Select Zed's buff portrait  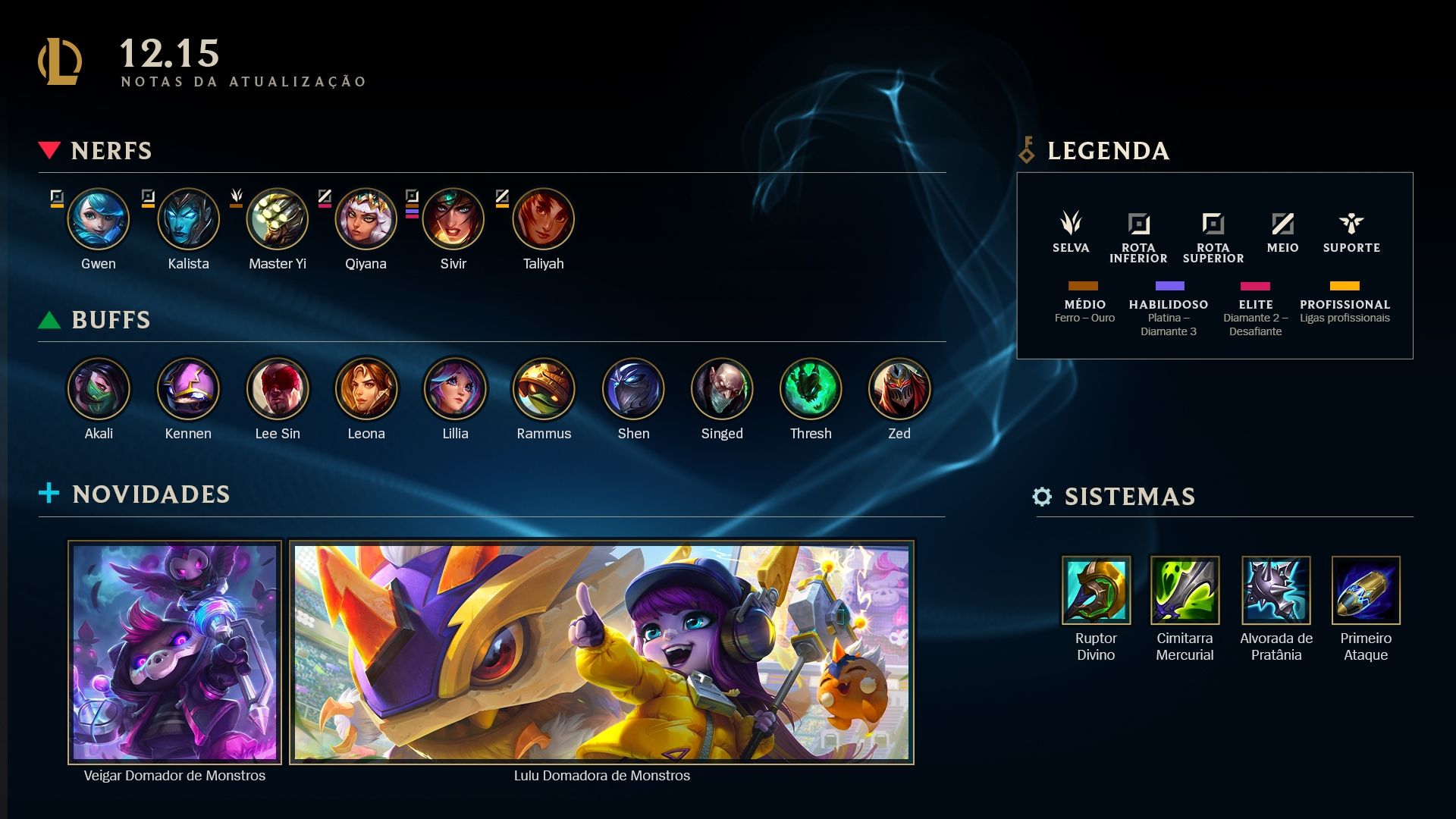(899, 389)
